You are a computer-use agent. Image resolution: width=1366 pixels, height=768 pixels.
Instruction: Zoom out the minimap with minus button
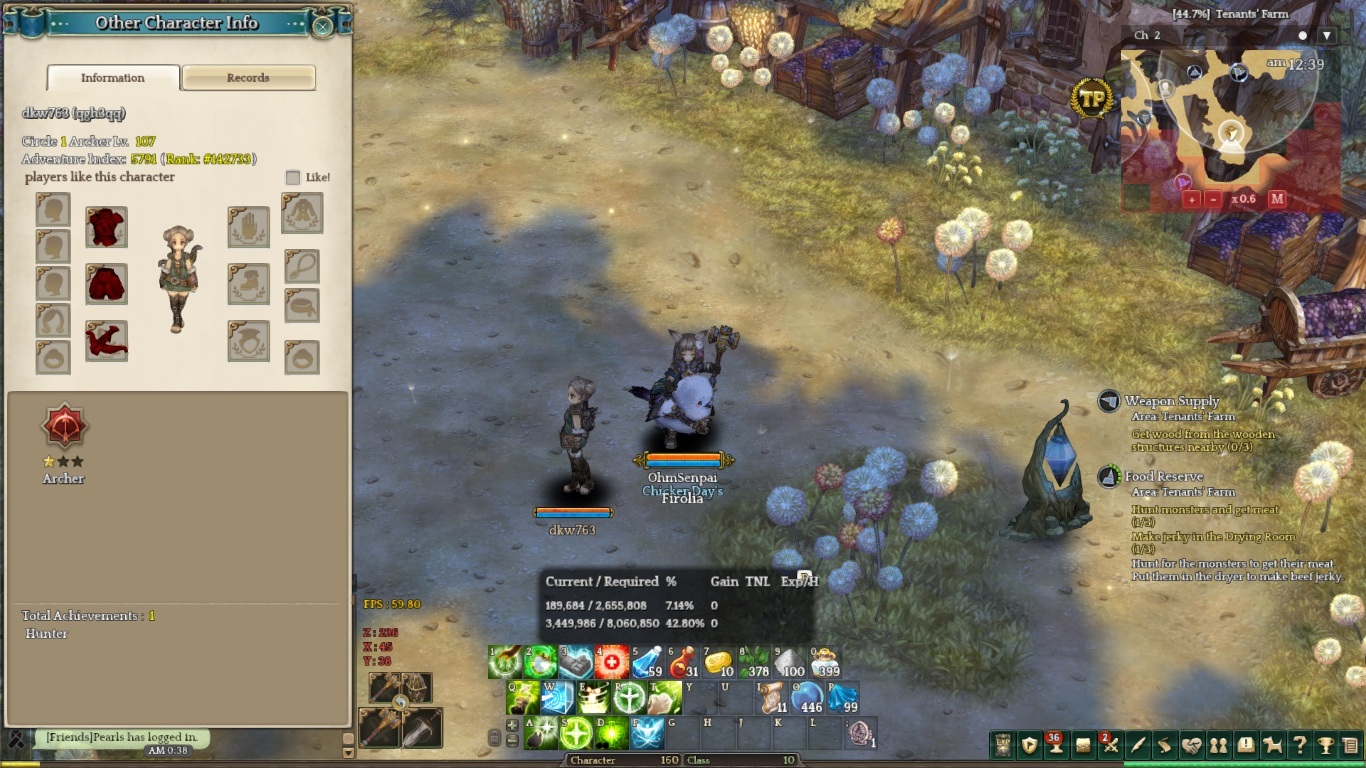click(x=1213, y=199)
